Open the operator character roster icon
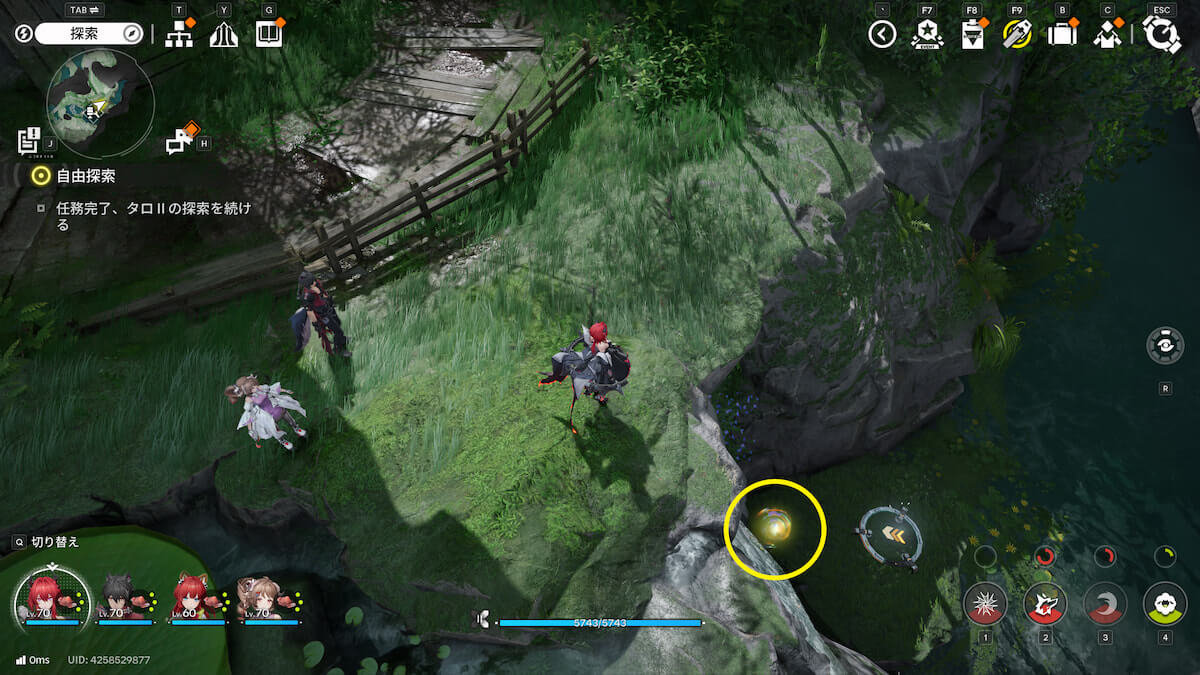The image size is (1200, 675). pos(1107,35)
